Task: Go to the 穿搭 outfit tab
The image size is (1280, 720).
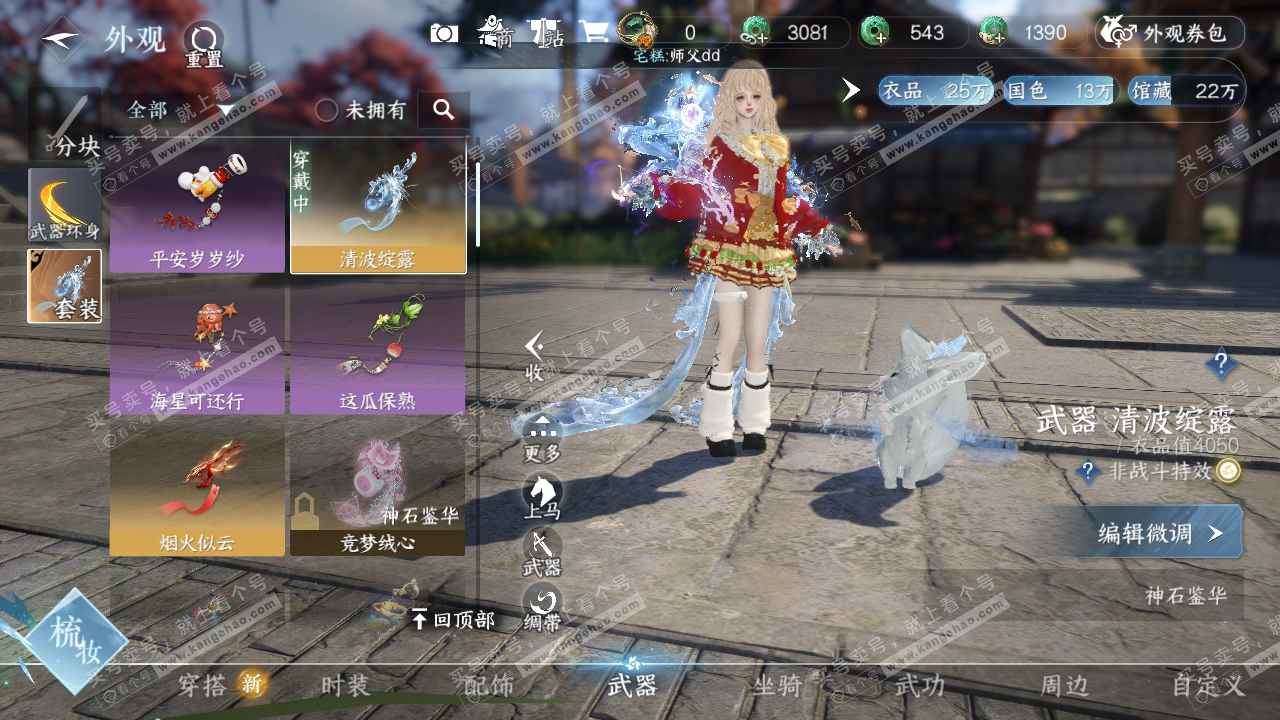Action: (203, 686)
